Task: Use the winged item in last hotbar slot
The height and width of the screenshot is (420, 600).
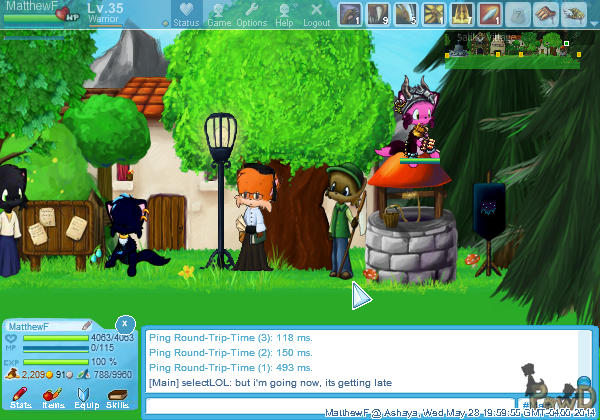Action: coord(574,14)
